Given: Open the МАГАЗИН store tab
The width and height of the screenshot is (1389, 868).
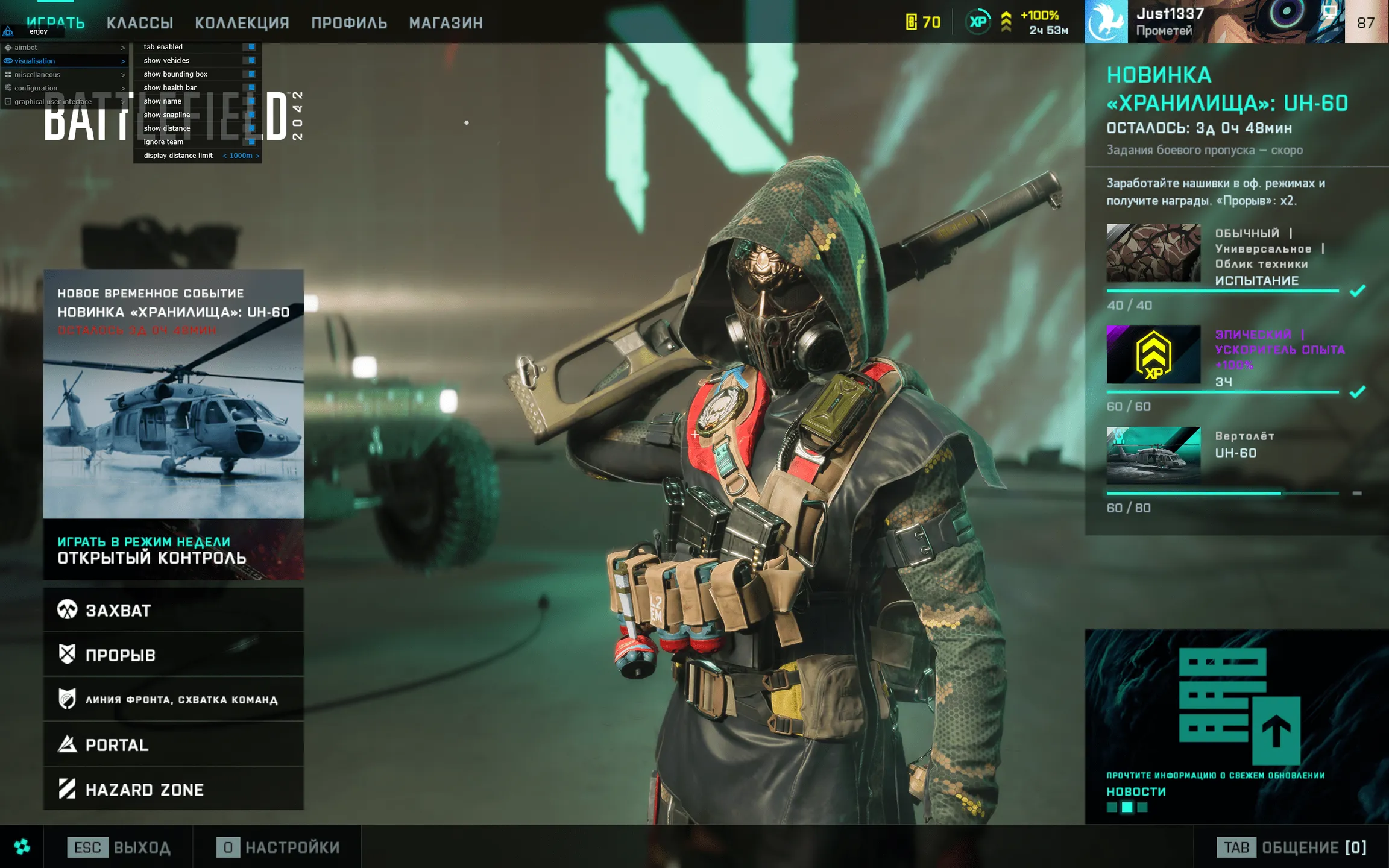Looking at the screenshot, I should click(446, 23).
